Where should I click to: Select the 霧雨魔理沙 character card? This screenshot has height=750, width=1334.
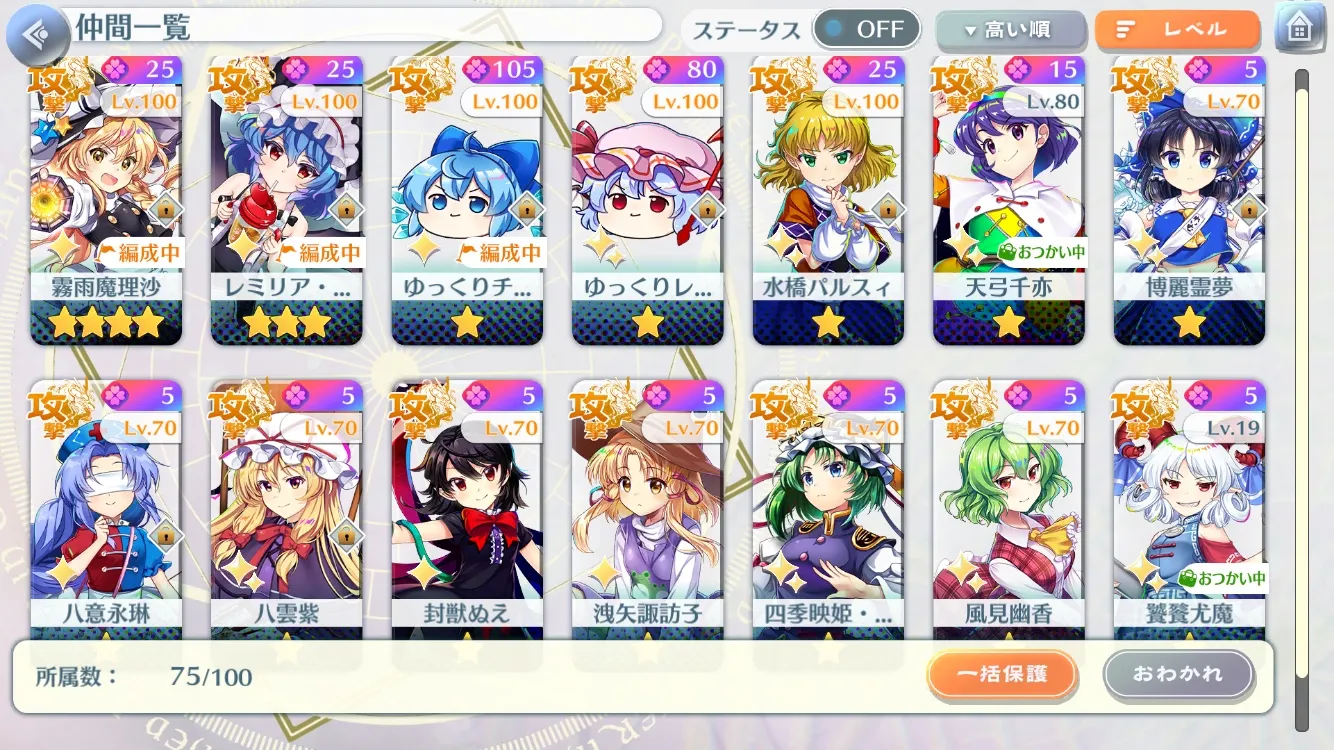[106, 200]
